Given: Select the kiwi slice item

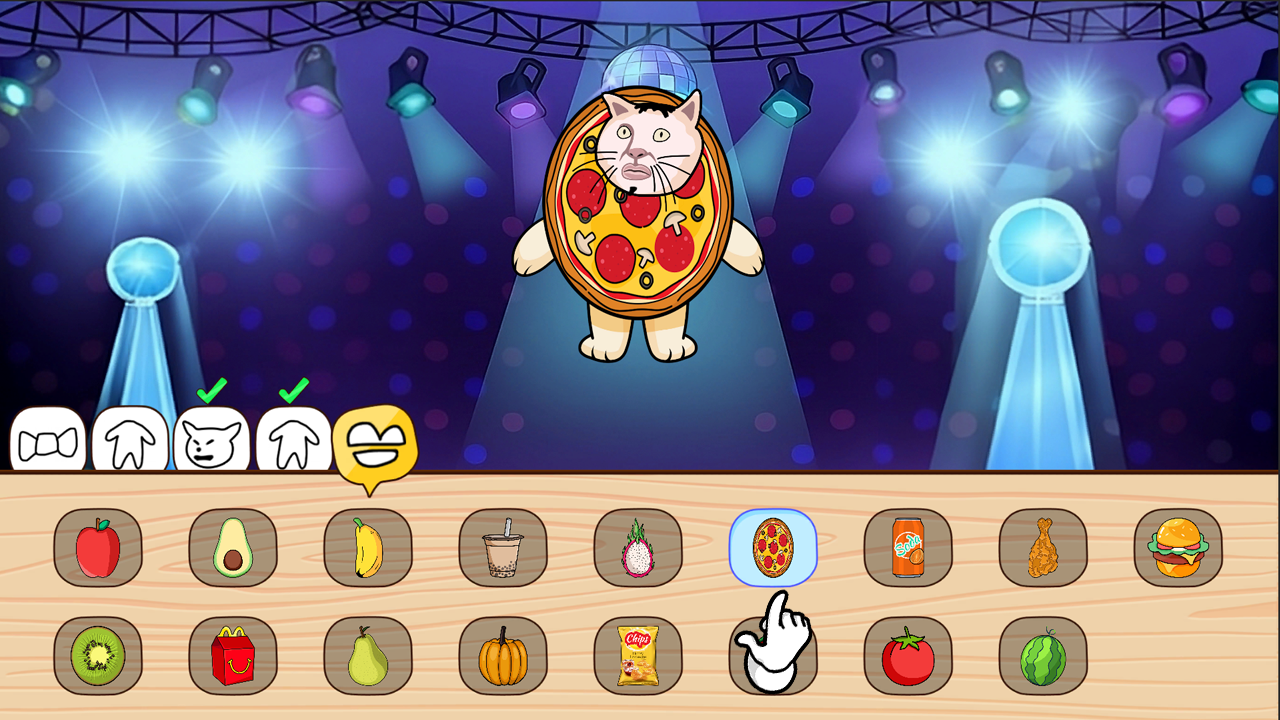Looking at the screenshot, I should pos(97,656).
